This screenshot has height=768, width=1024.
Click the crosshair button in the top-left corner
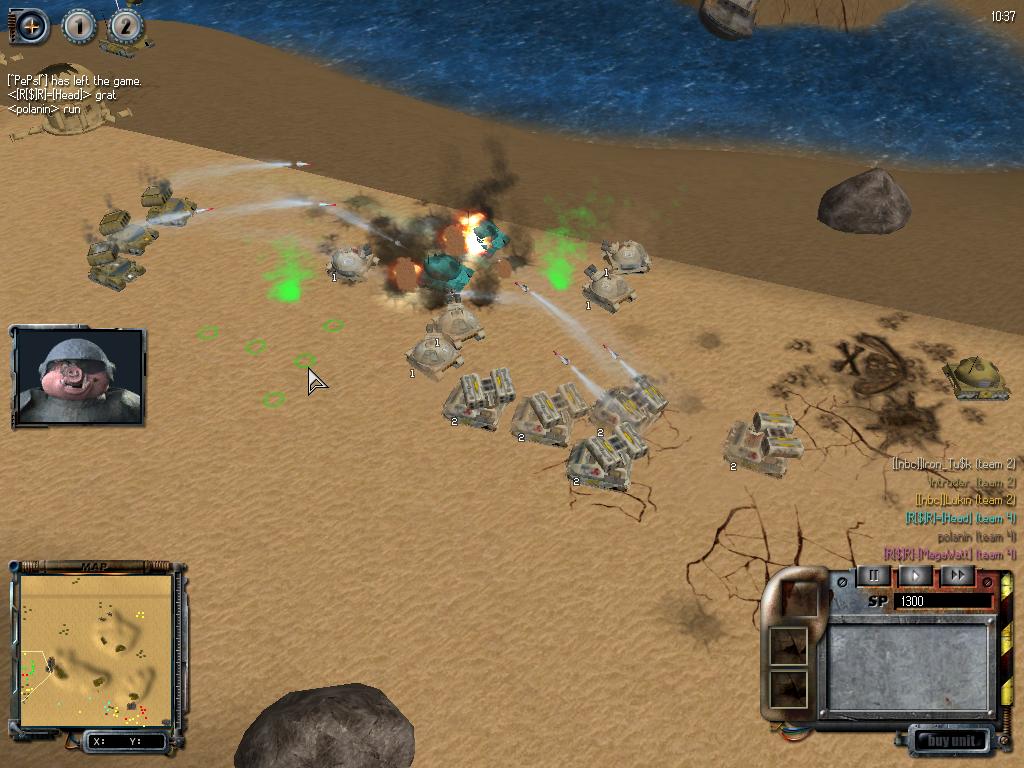pos(32,27)
